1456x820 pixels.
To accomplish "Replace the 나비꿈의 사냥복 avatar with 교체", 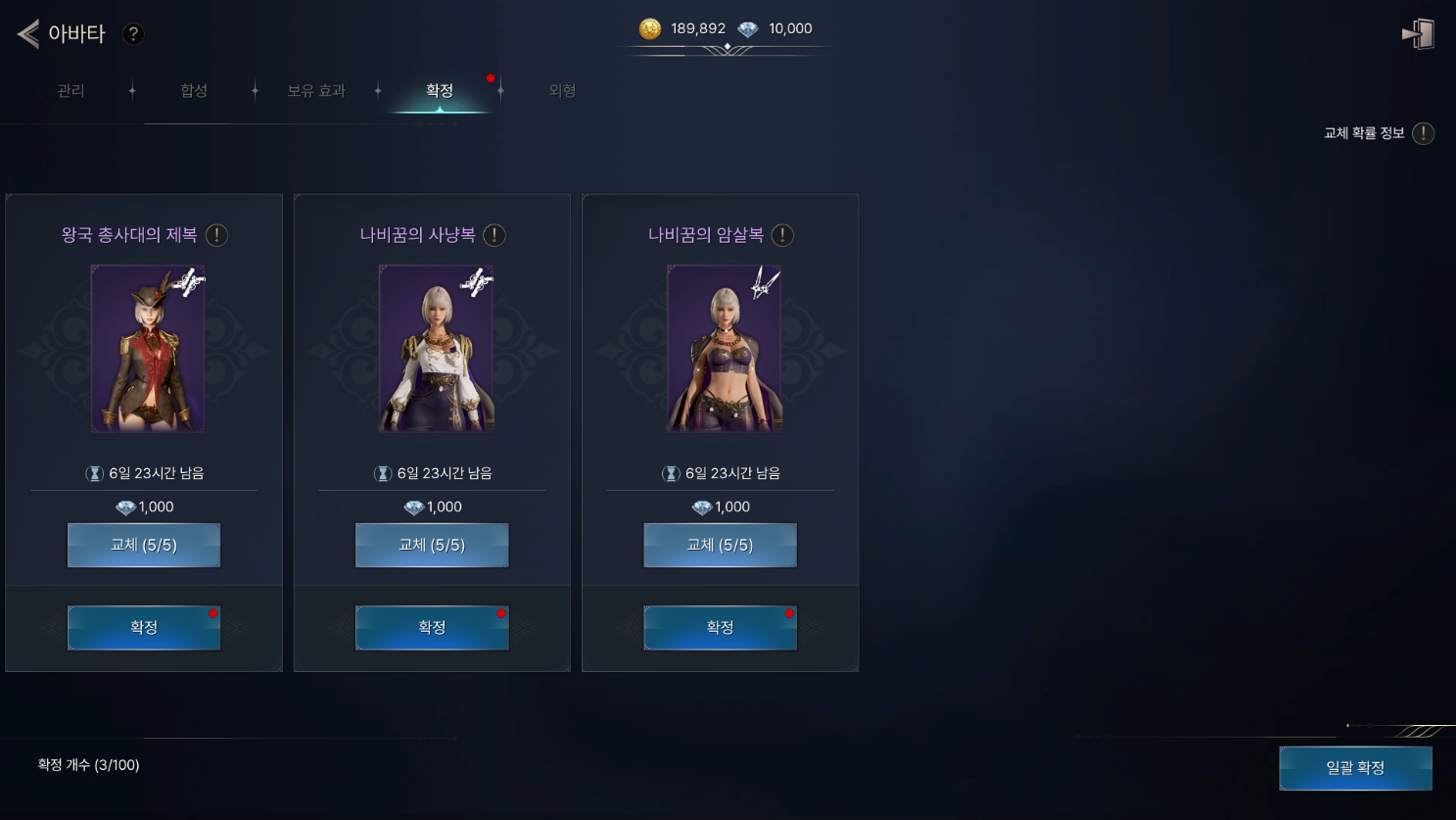I will click(x=432, y=545).
